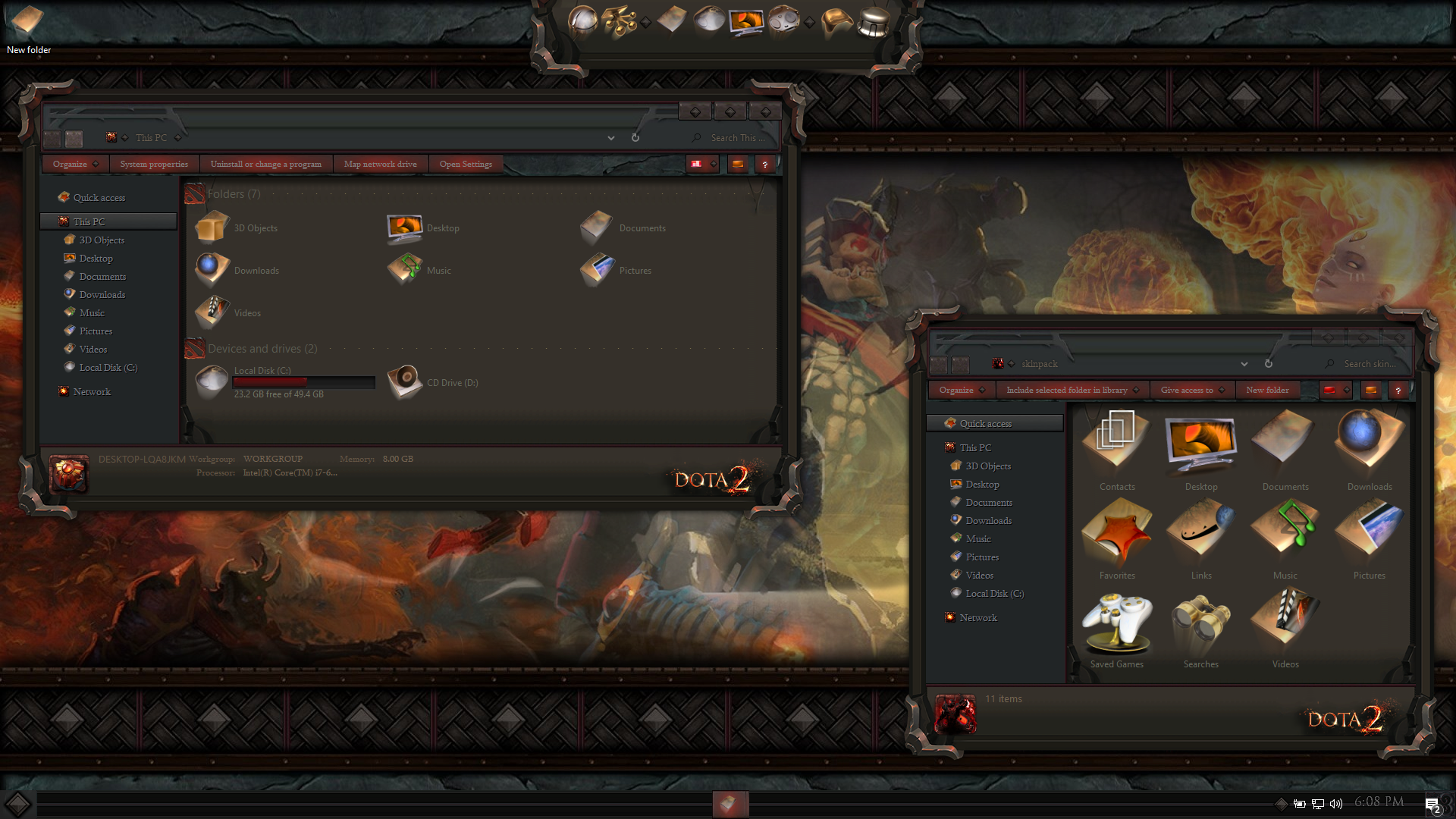Open the New folder desktop icon
The image size is (1456, 819).
[x=27, y=21]
